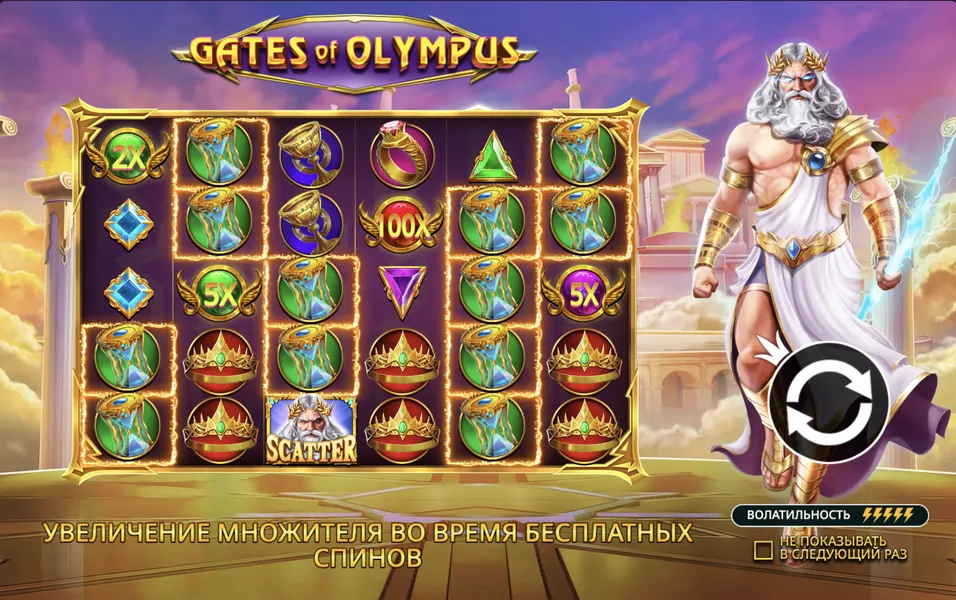Click the circular arrows continue button
The image size is (956, 600).
[x=828, y=401]
